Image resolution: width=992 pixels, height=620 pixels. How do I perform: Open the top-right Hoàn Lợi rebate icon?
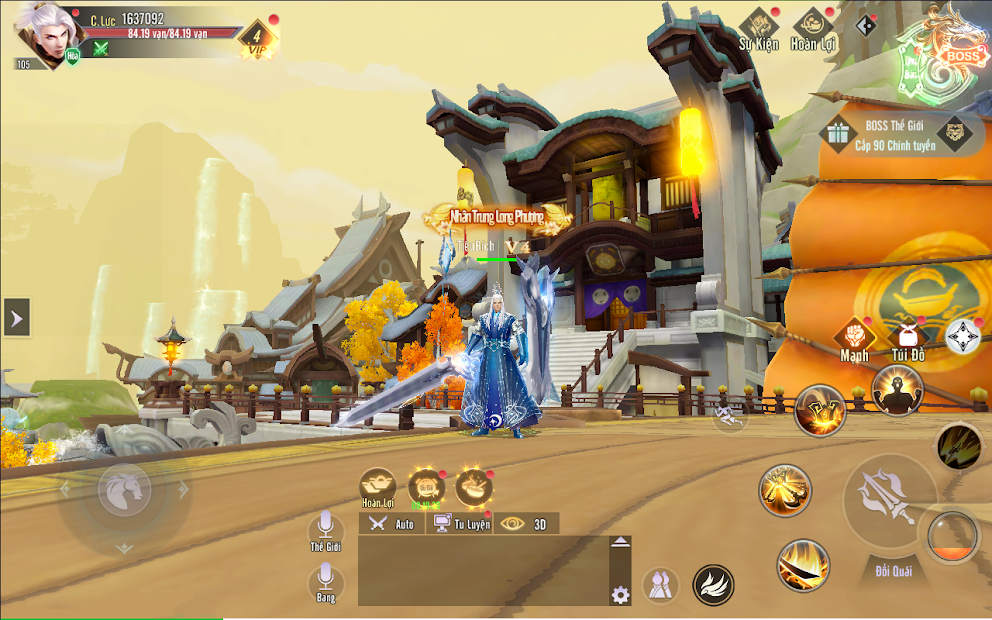(812, 28)
